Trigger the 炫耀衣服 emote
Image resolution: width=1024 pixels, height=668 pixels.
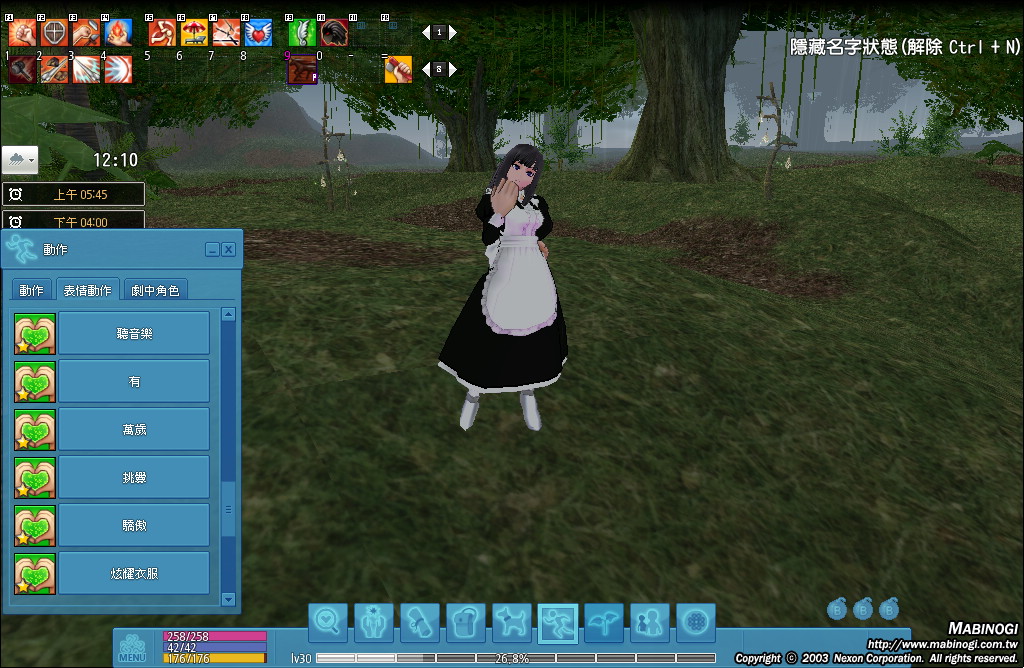click(134, 573)
